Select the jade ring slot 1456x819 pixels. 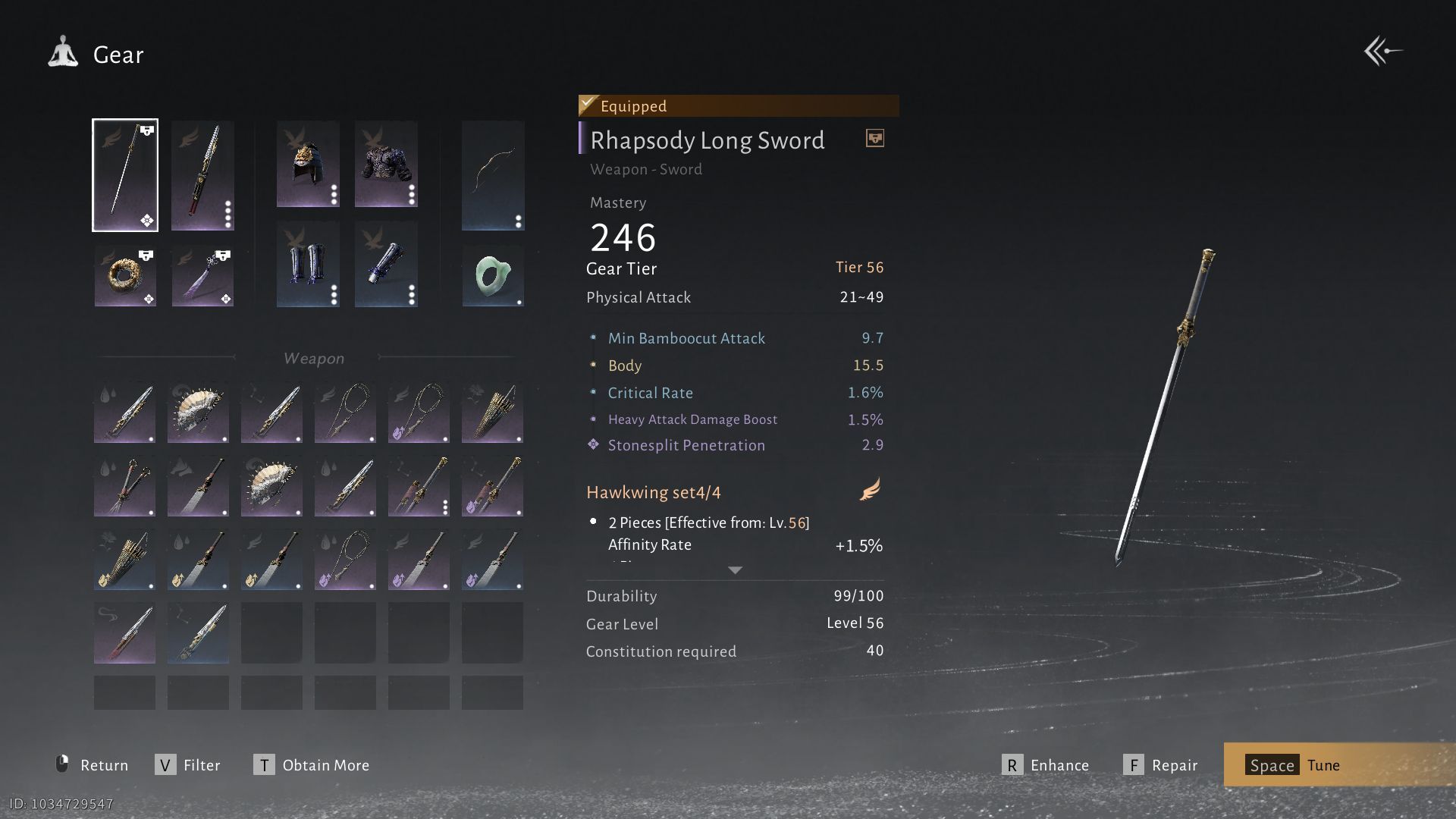493,276
